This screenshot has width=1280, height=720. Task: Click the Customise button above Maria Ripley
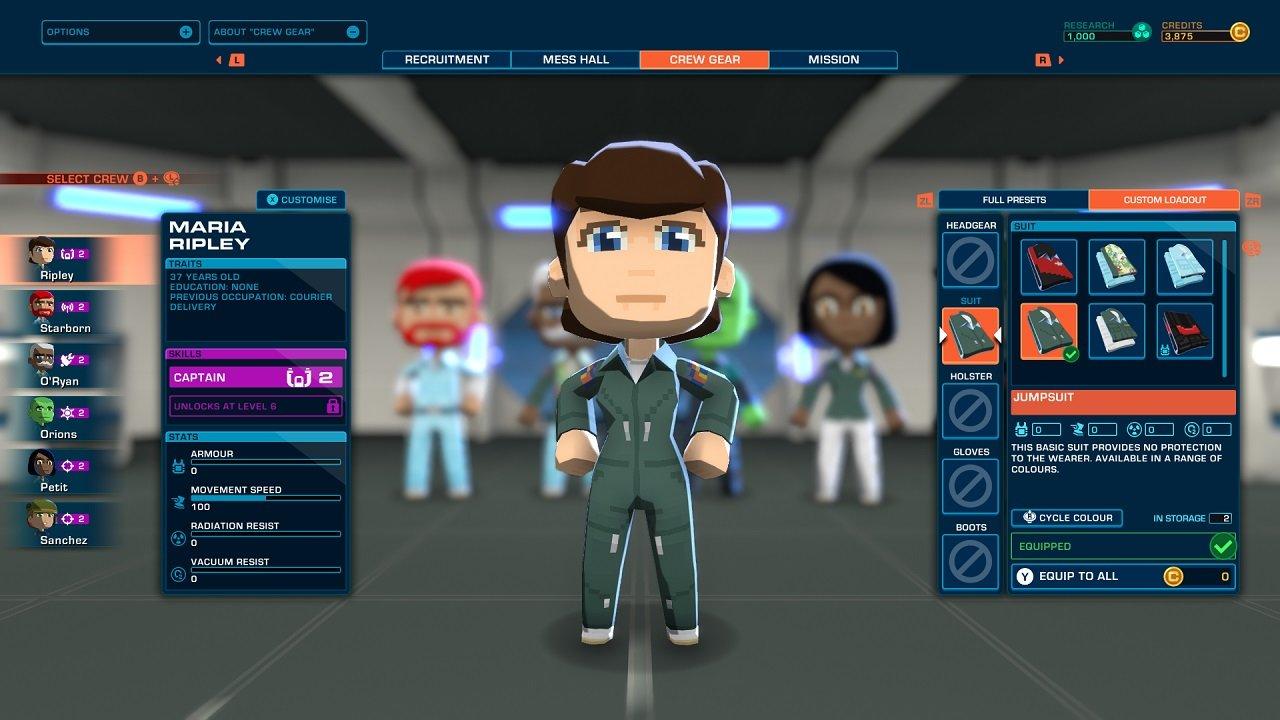click(x=301, y=199)
